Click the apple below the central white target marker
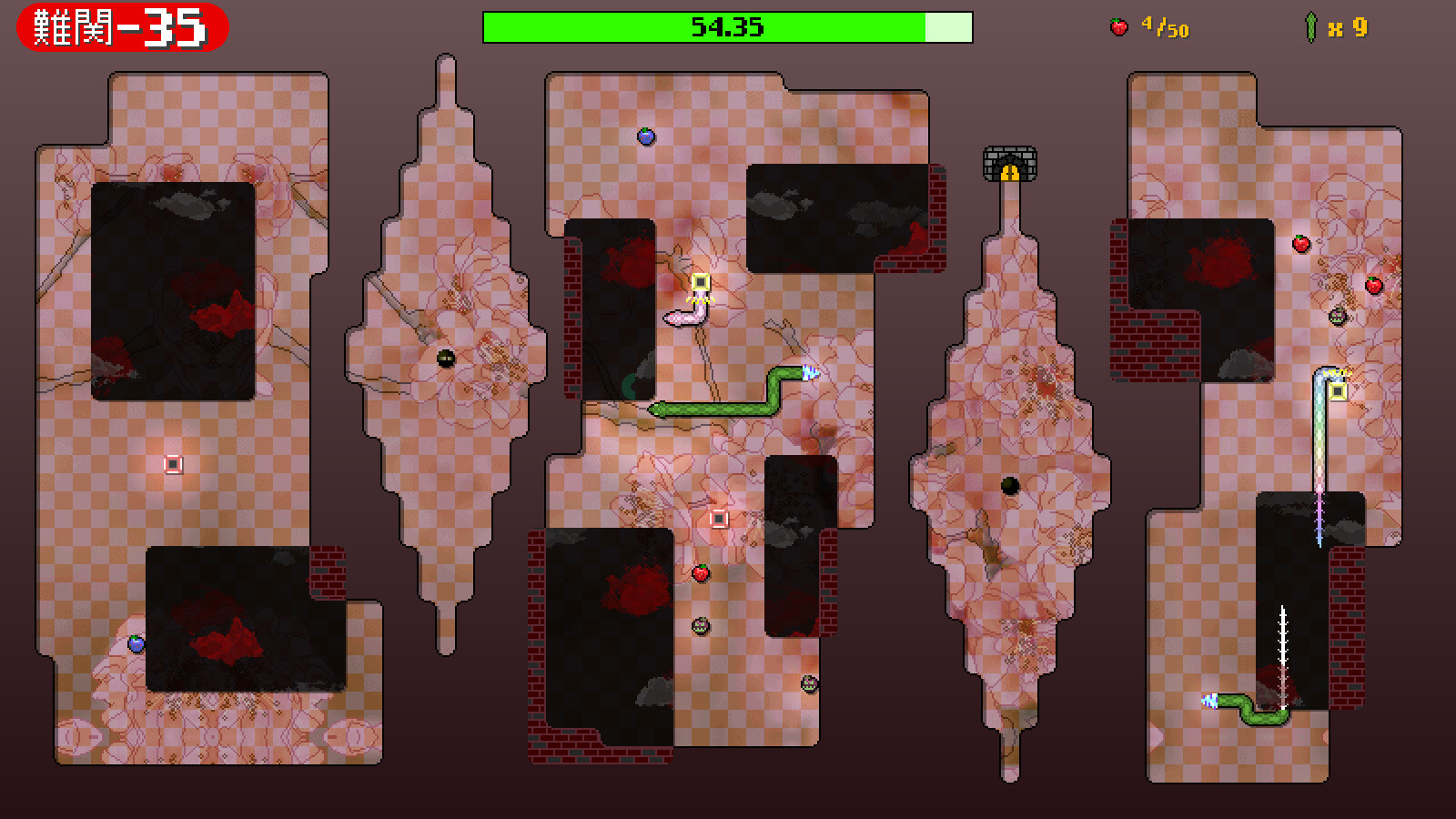Image resolution: width=1456 pixels, height=819 pixels. (x=701, y=572)
